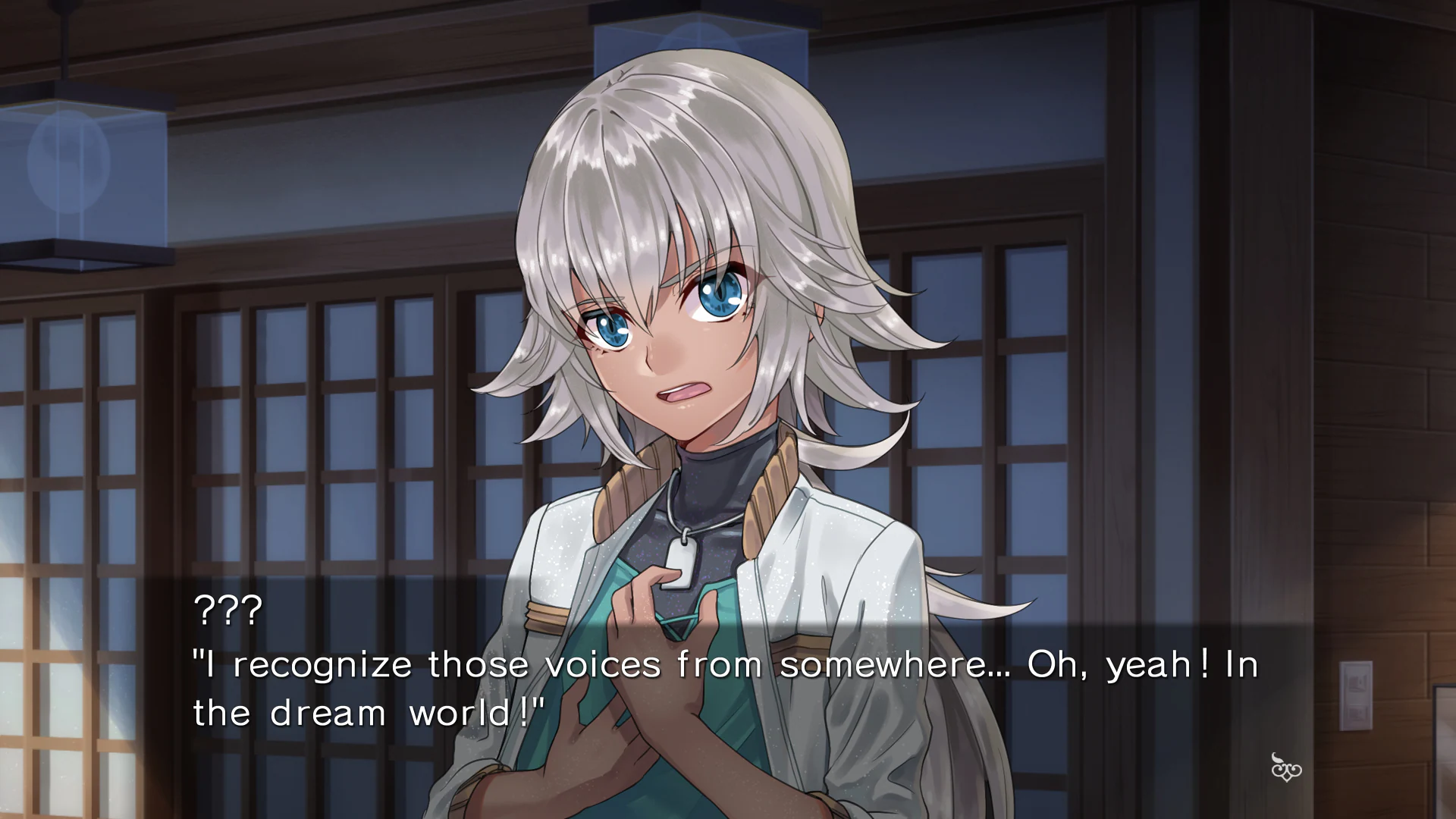Screen dimensions: 1456x819
Task: Toggle the upper light switch on the wall
Action: [1357, 682]
